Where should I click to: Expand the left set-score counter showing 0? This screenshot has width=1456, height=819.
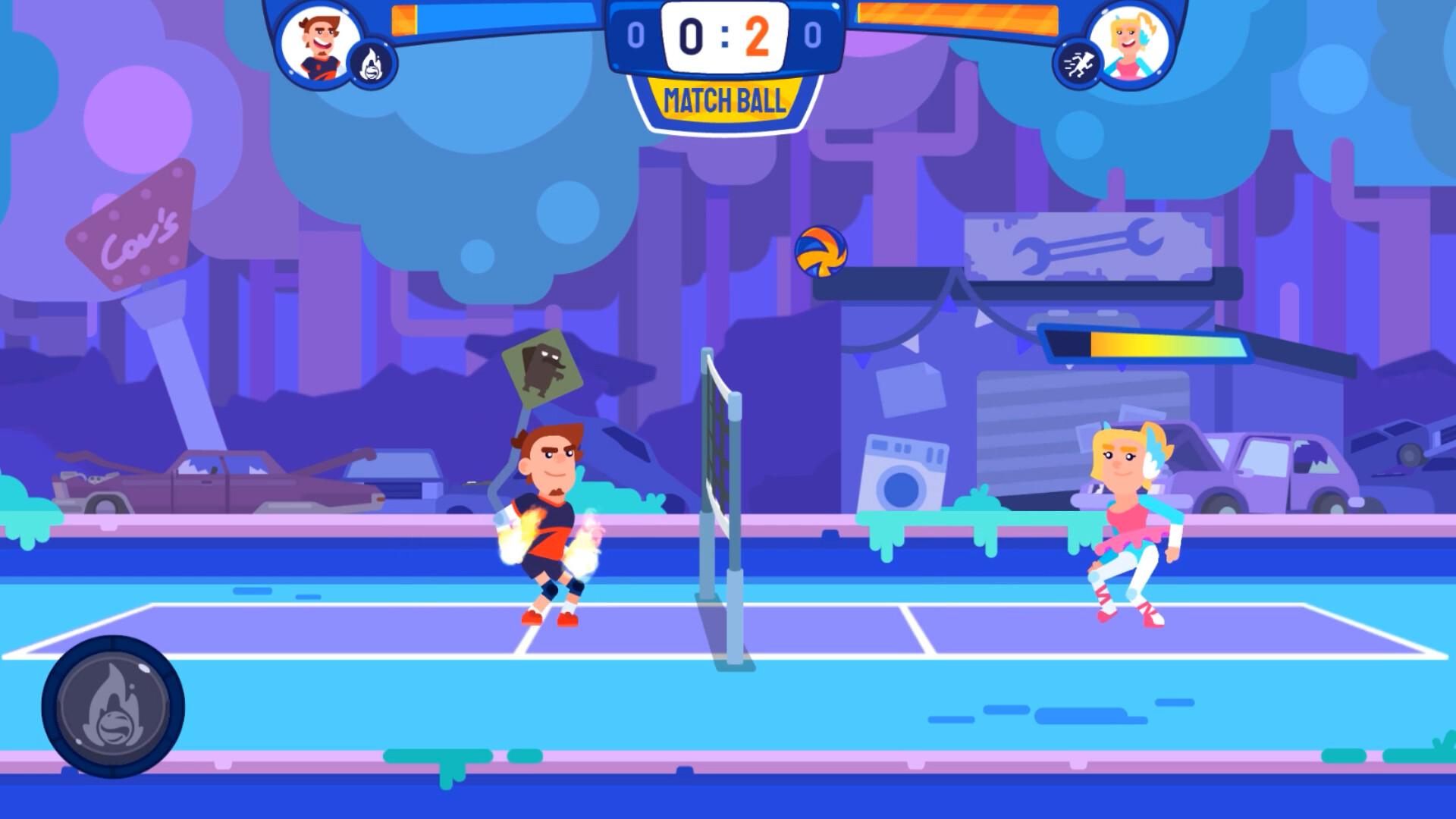click(637, 34)
